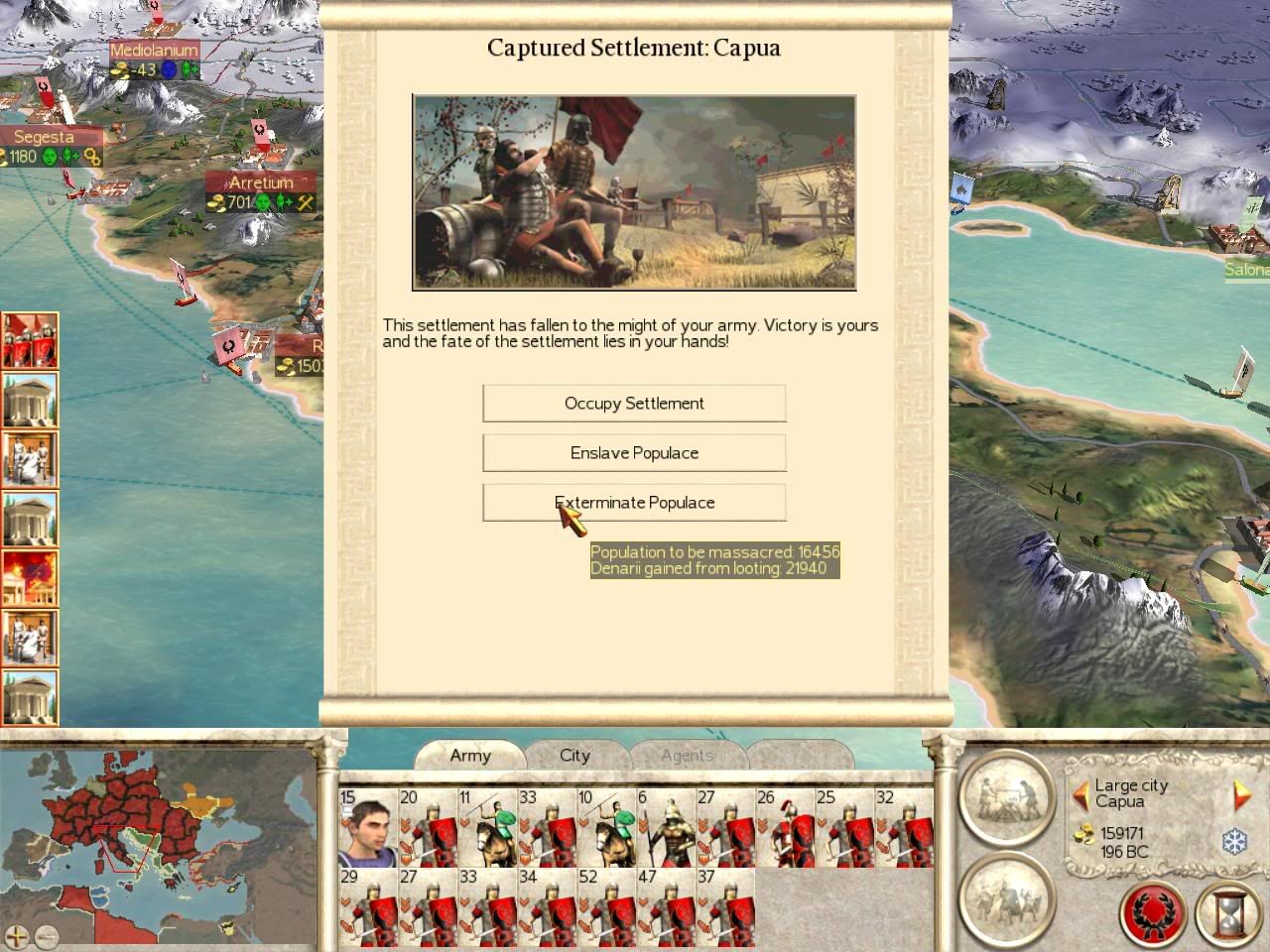Open the burning building event message
The height and width of the screenshot is (952, 1270).
pos(30,578)
